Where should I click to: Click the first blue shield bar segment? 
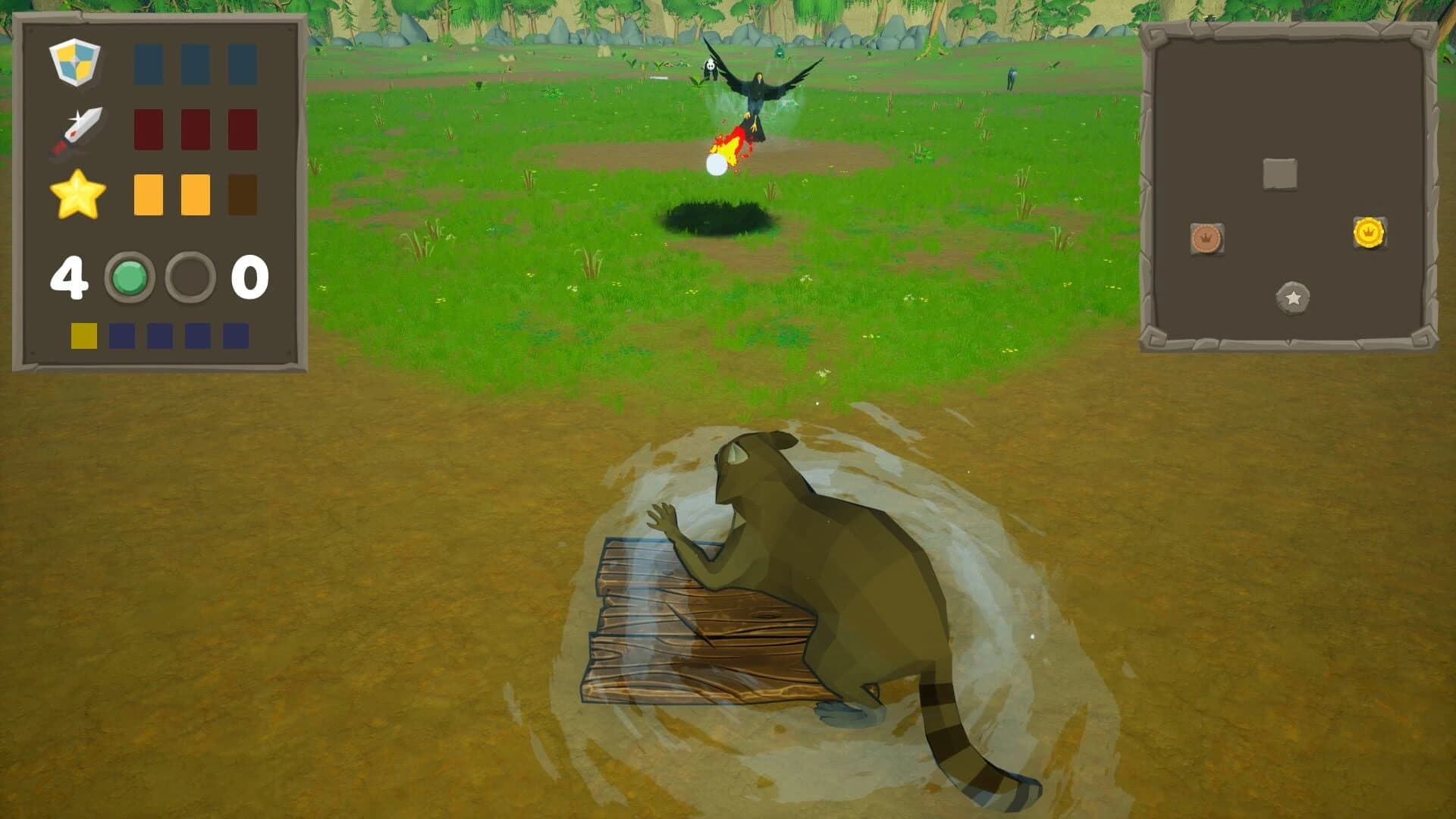(147, 62)
